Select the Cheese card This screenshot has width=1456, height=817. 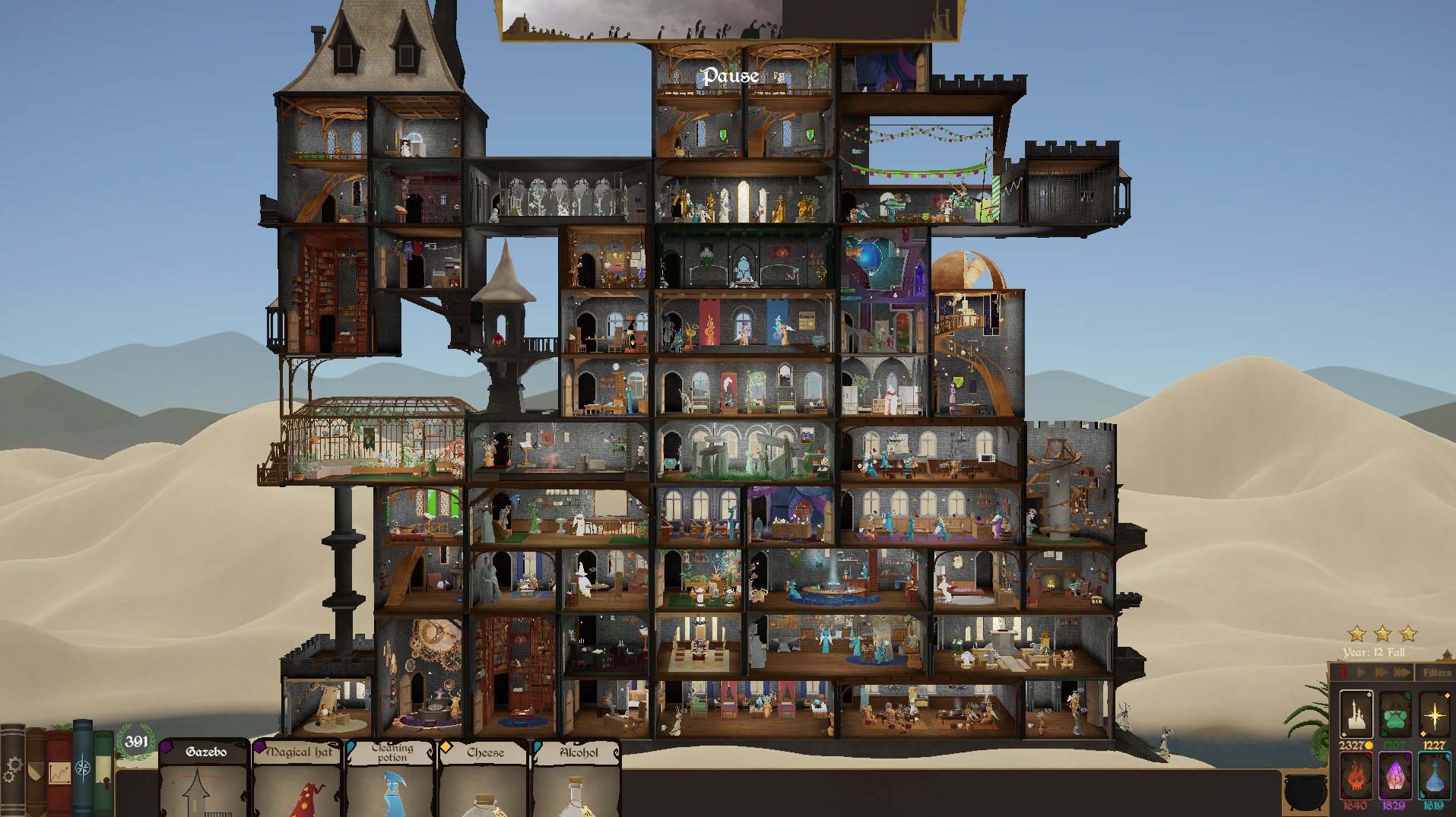click(x=484, y=779)
